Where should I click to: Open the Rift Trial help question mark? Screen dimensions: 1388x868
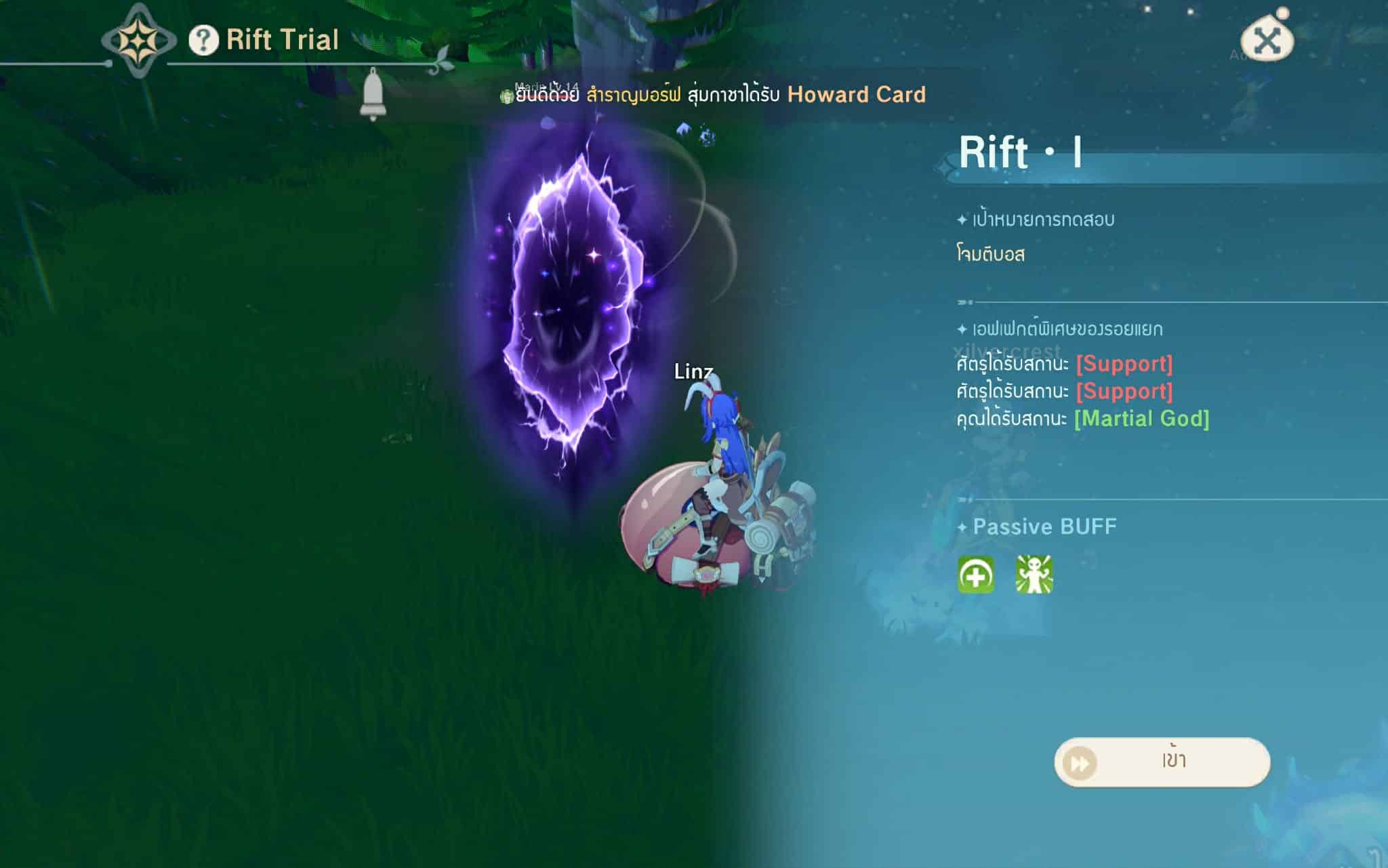203,40
